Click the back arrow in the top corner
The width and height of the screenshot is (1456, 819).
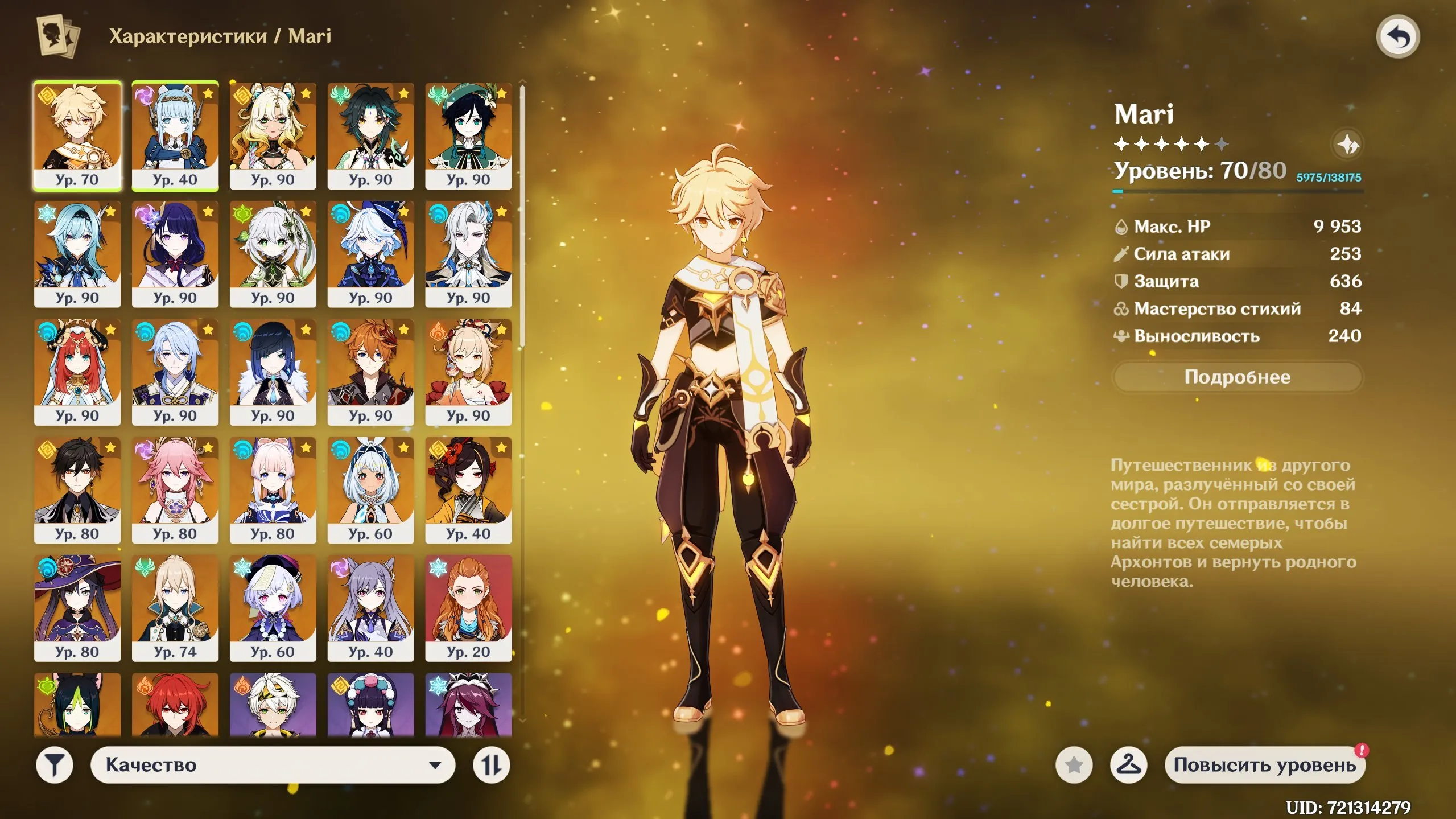coord(1399,36)
